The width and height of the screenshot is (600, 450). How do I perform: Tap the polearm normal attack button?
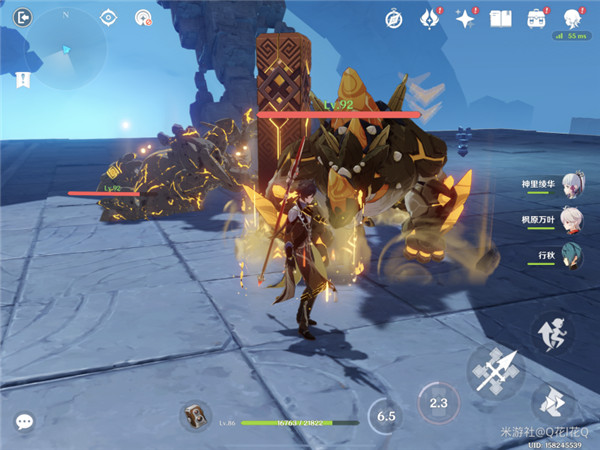495,371
